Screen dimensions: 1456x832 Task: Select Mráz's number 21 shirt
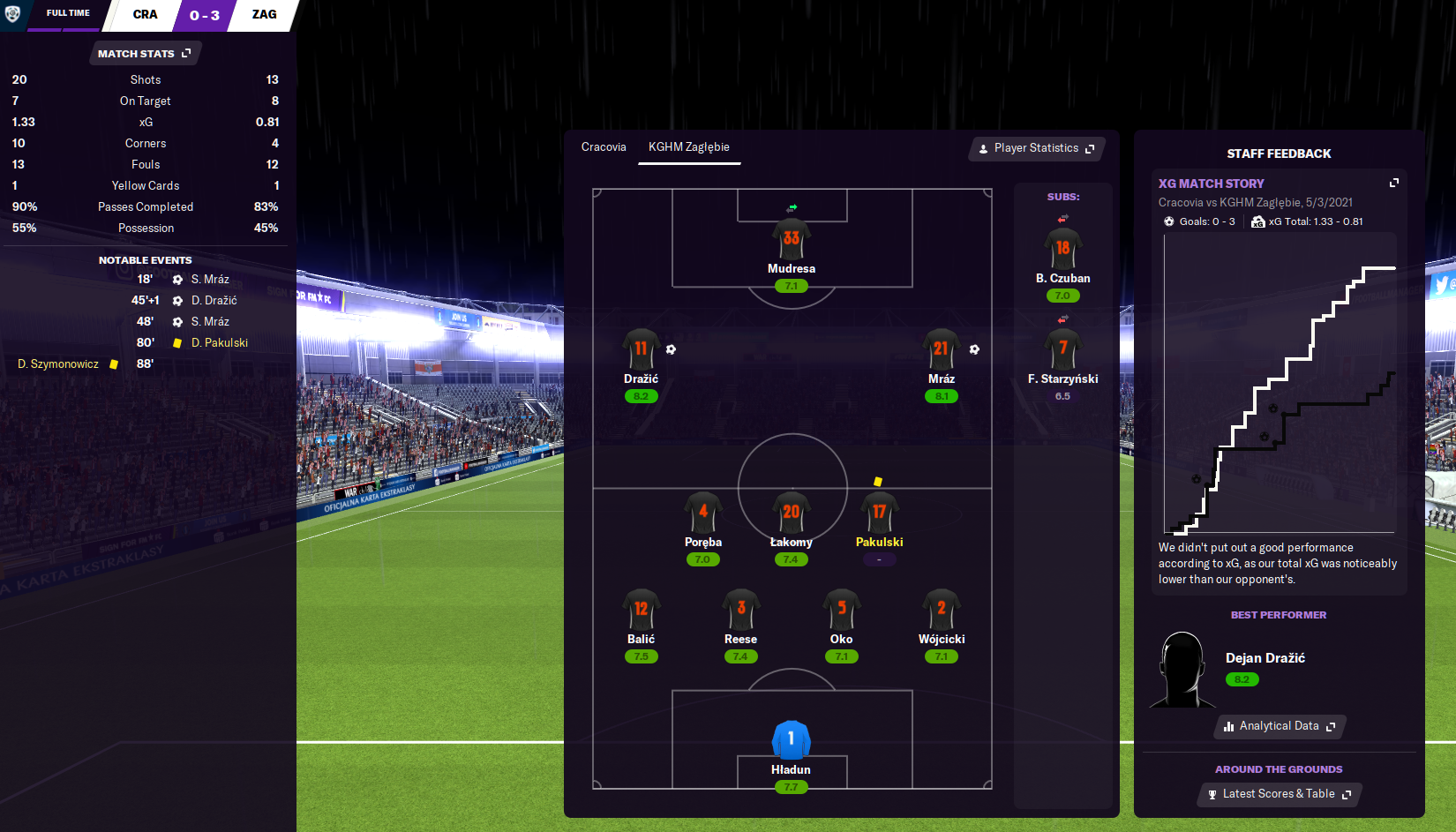coord(942,349)
